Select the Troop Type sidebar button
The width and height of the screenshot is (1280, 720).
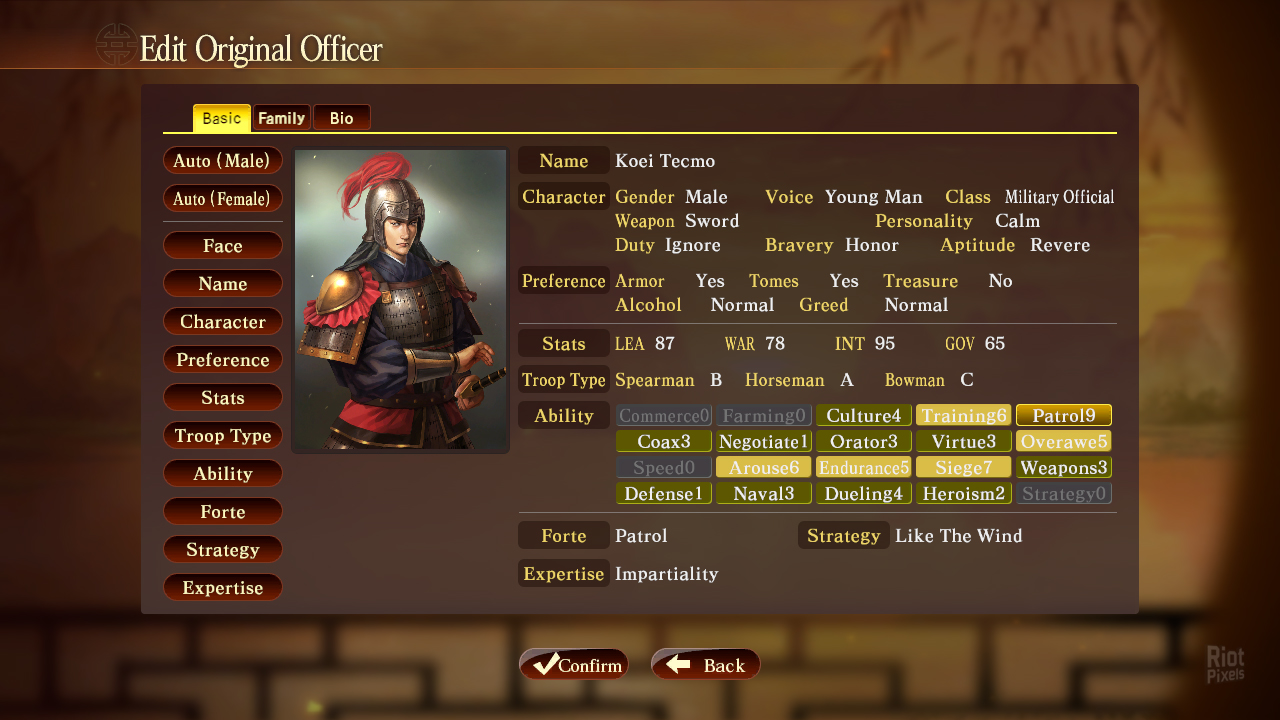click(x=222, y=436)
